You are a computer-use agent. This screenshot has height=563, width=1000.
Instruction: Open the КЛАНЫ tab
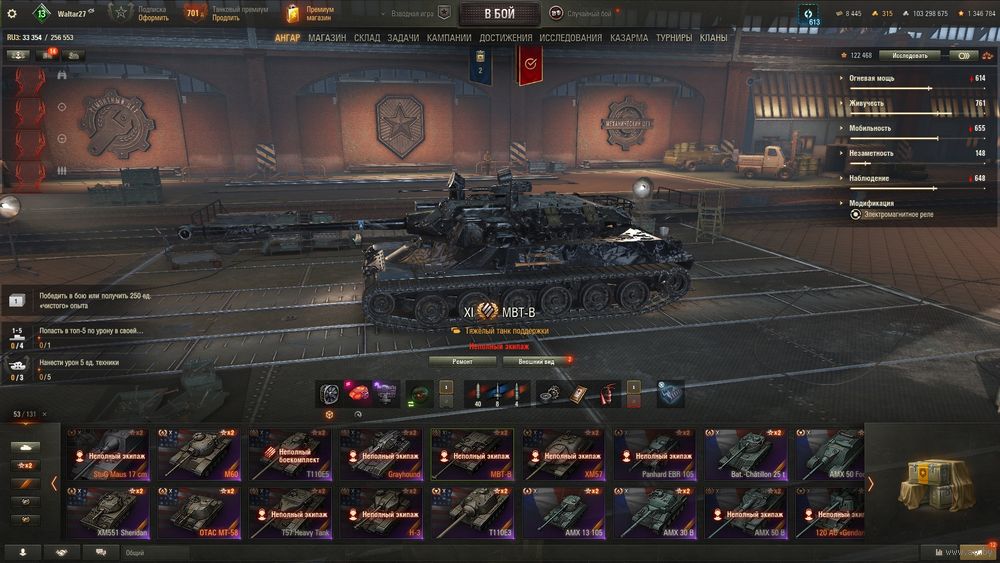tap(713, 38)
